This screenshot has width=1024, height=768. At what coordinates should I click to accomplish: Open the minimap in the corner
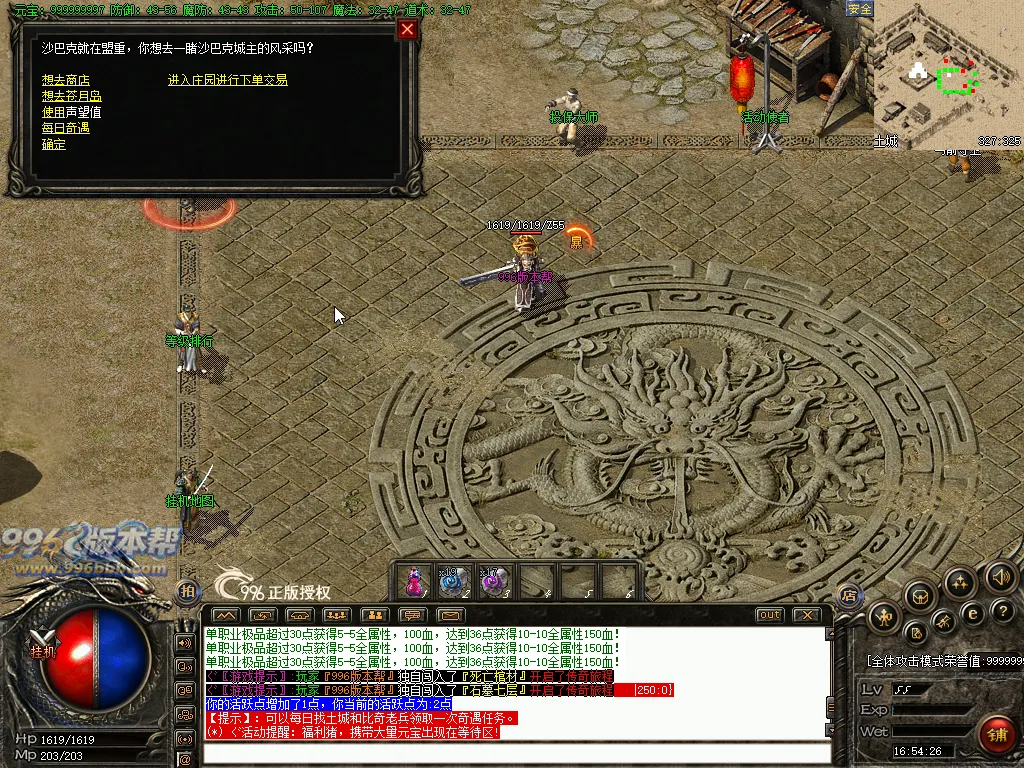pos(947,72)
